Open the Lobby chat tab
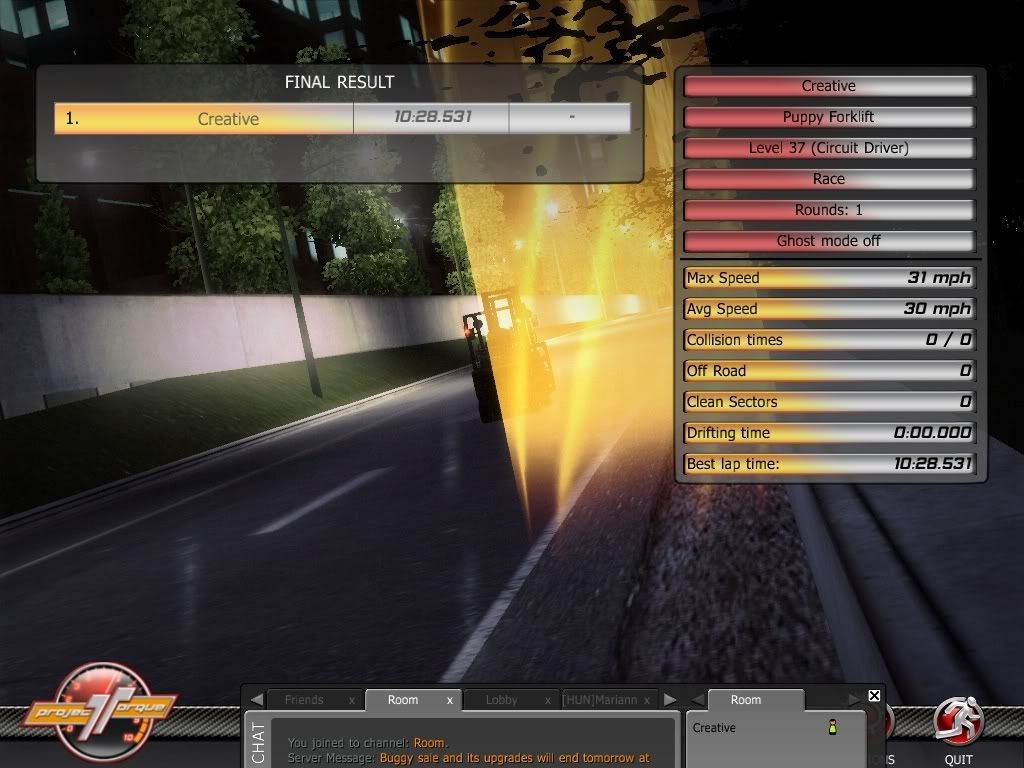The height and width of the screenshot is (768, 1024). [501, 700]
